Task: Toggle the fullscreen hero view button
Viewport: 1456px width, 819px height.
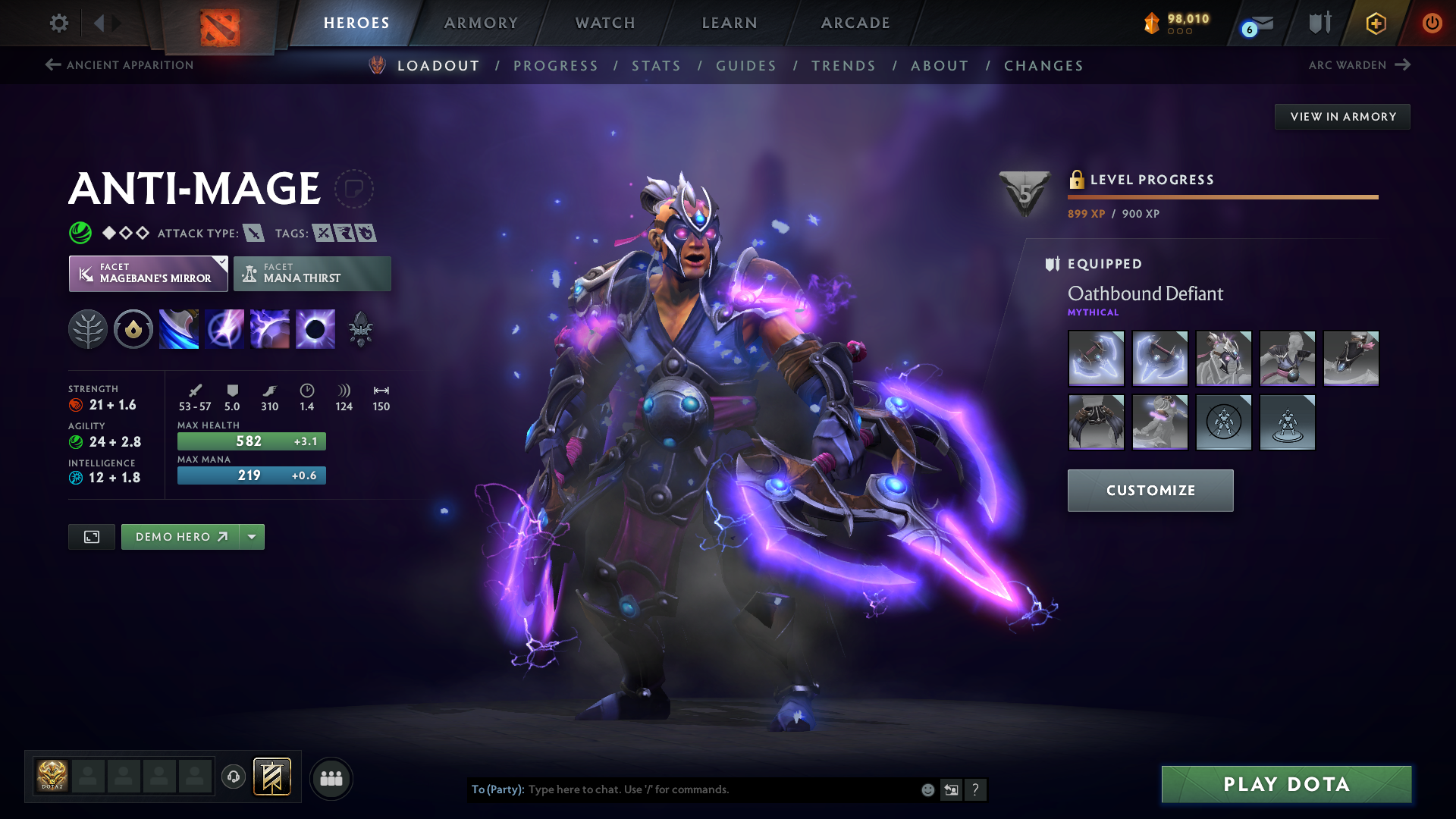Action: (92, 537)
